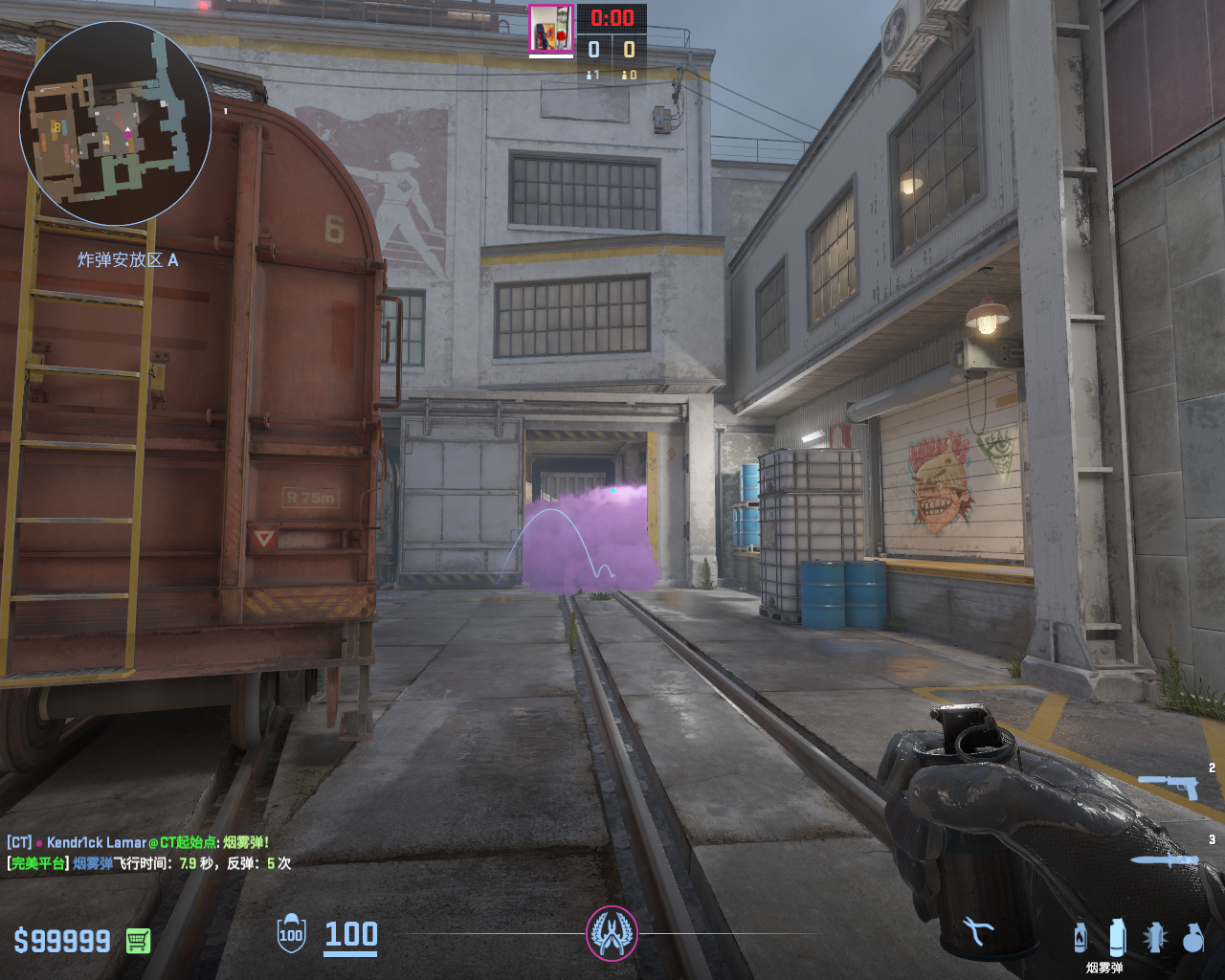Select the incendiary grenade icon

pos(1080,937)
